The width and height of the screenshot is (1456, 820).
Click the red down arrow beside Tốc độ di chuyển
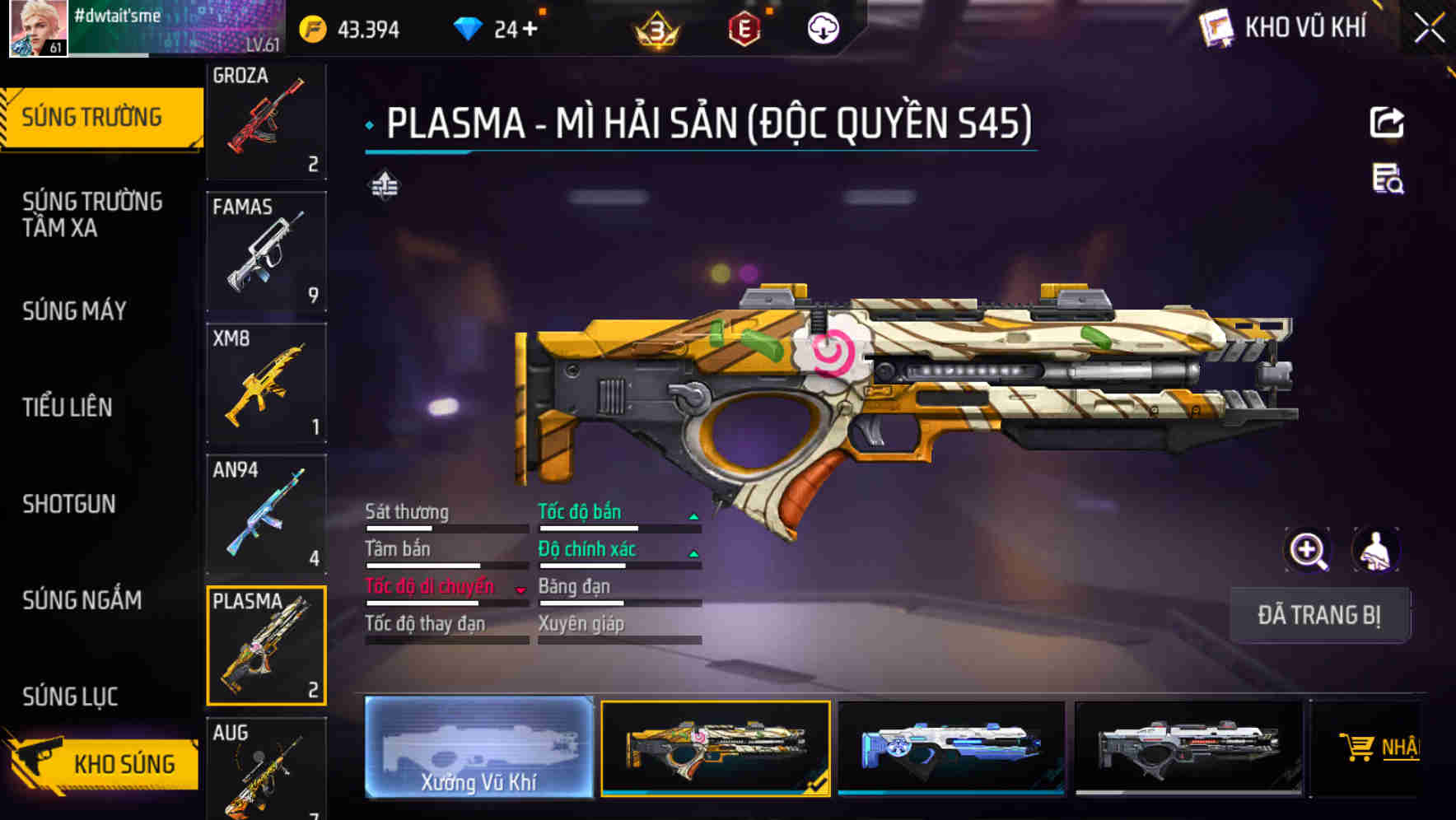pos(519,589)
